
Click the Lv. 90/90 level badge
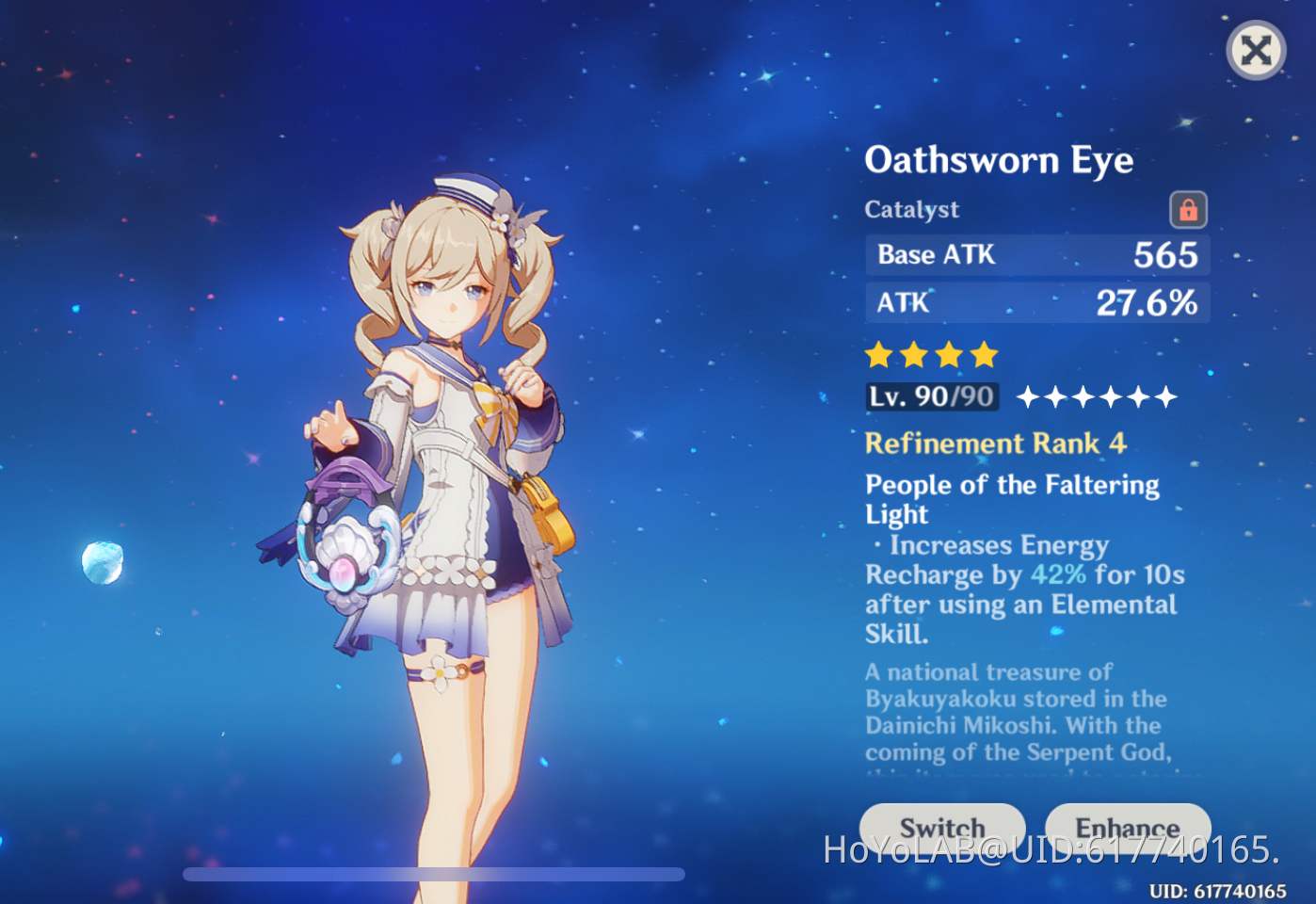930,396
